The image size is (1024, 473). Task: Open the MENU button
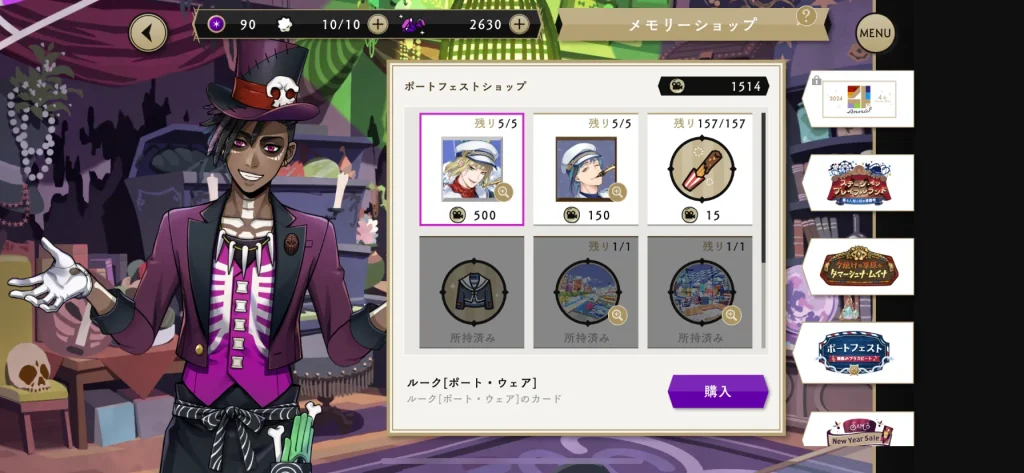click(875, 34)
